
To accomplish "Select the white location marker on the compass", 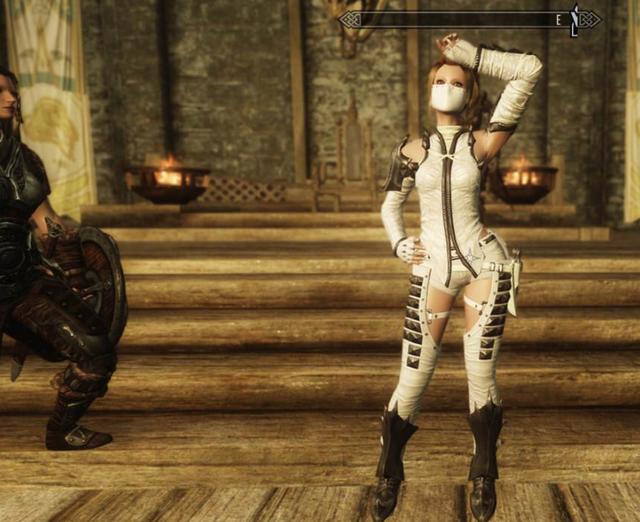I will click(574, 19).
